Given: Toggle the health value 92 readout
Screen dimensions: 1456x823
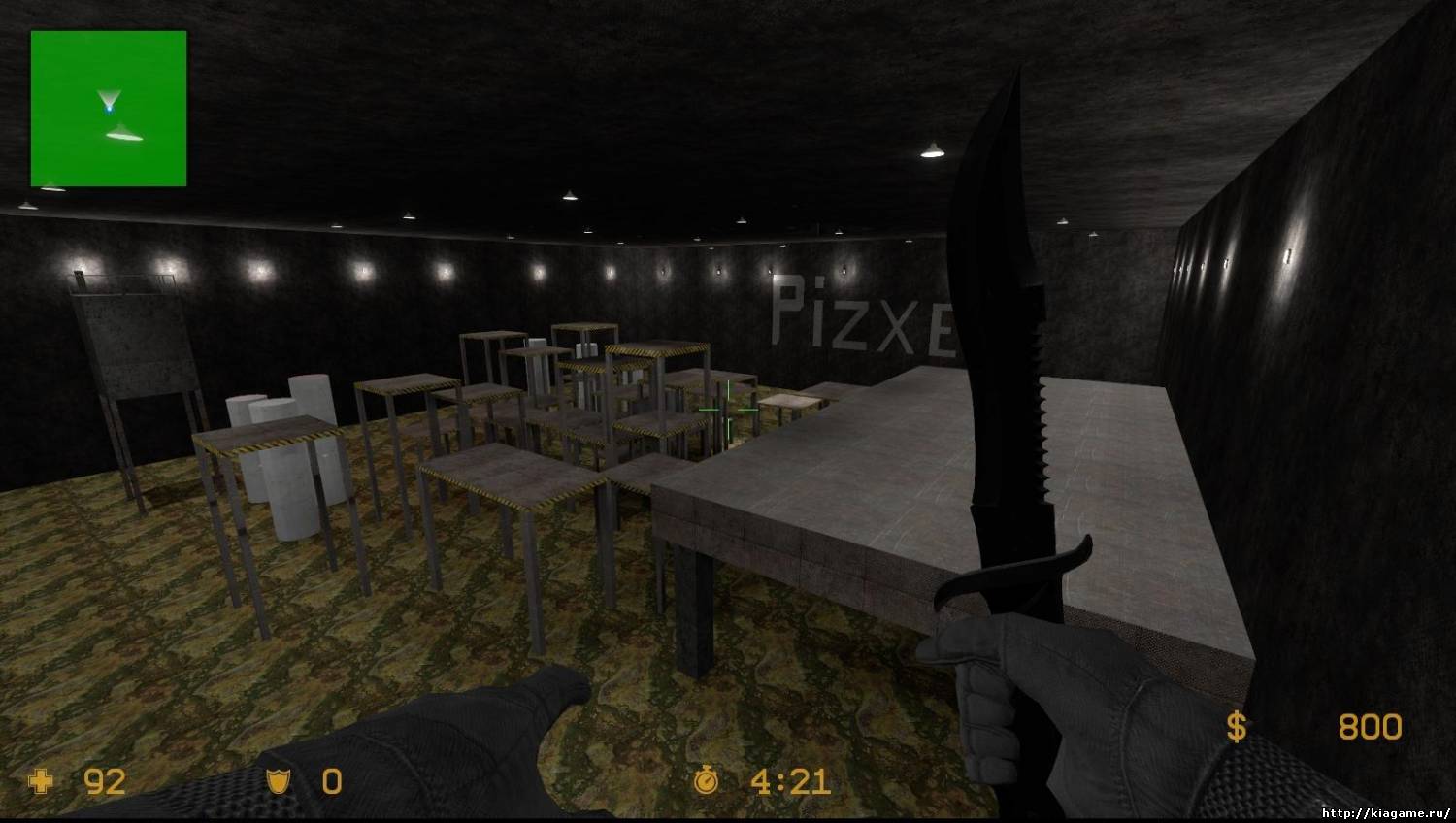Looking at the screenshot, I should (x=105, y=782).
